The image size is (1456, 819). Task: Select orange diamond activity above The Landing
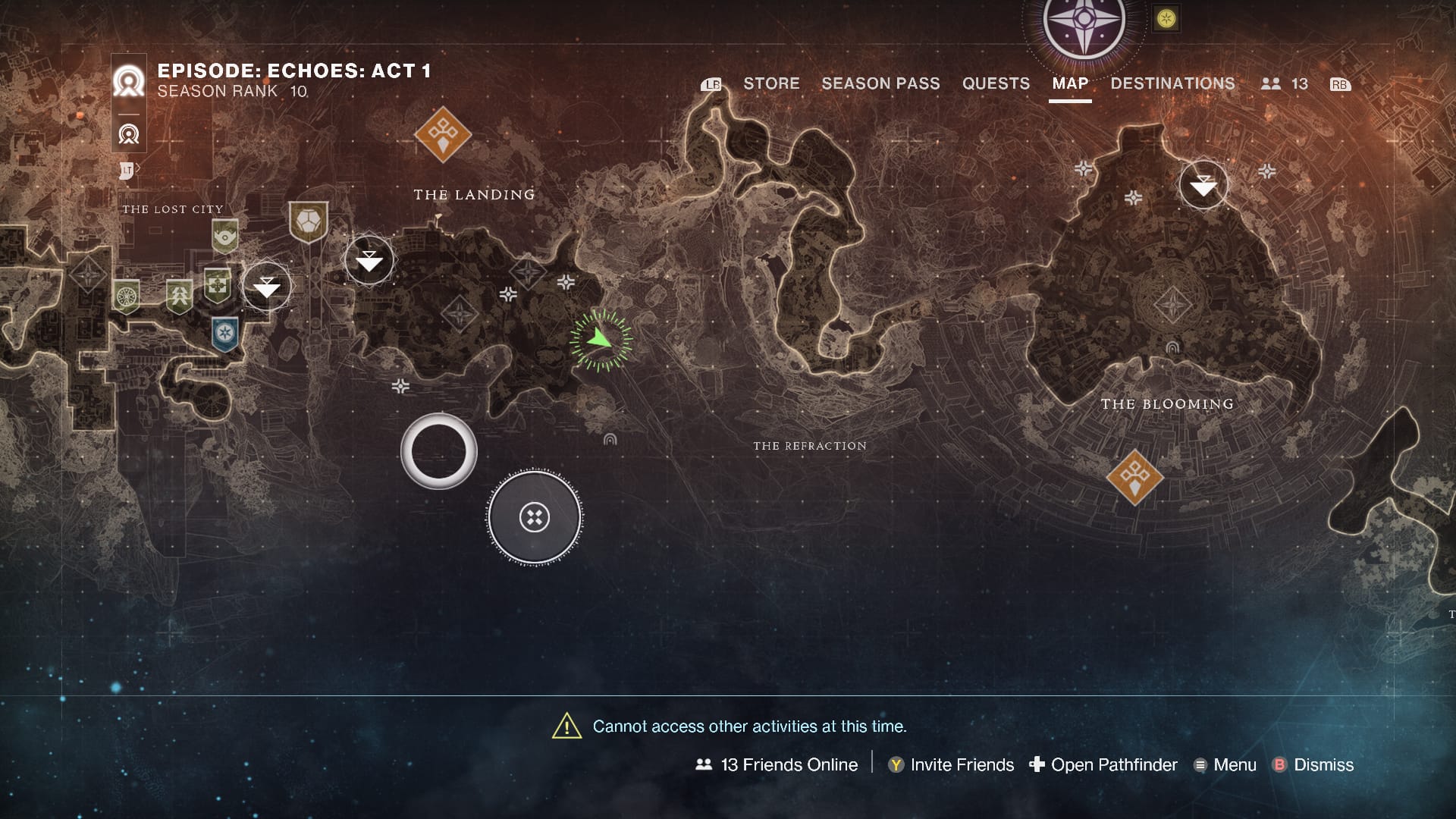[x=443, y=134]
